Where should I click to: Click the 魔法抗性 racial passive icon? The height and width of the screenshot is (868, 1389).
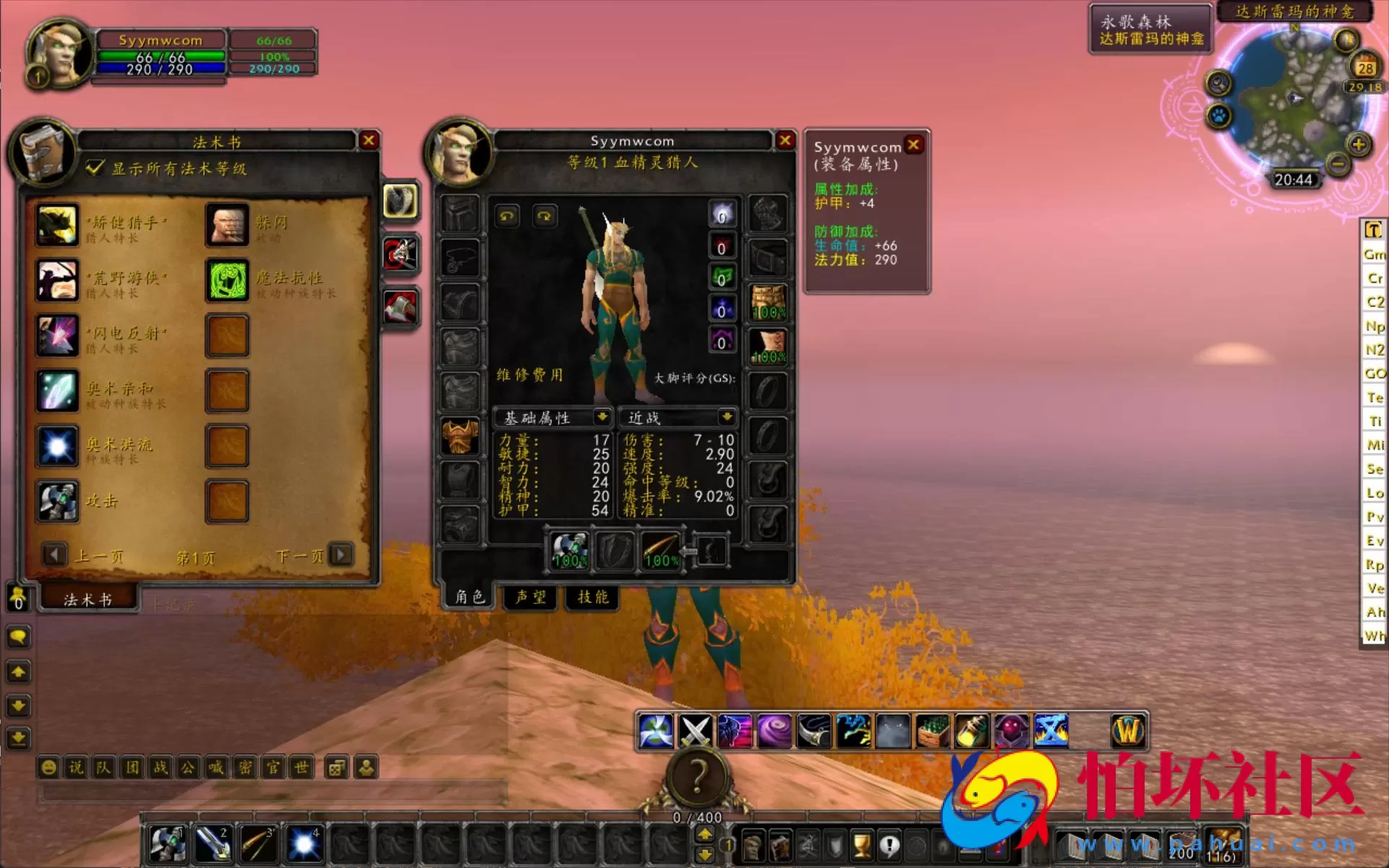click(x=227, y=280)
